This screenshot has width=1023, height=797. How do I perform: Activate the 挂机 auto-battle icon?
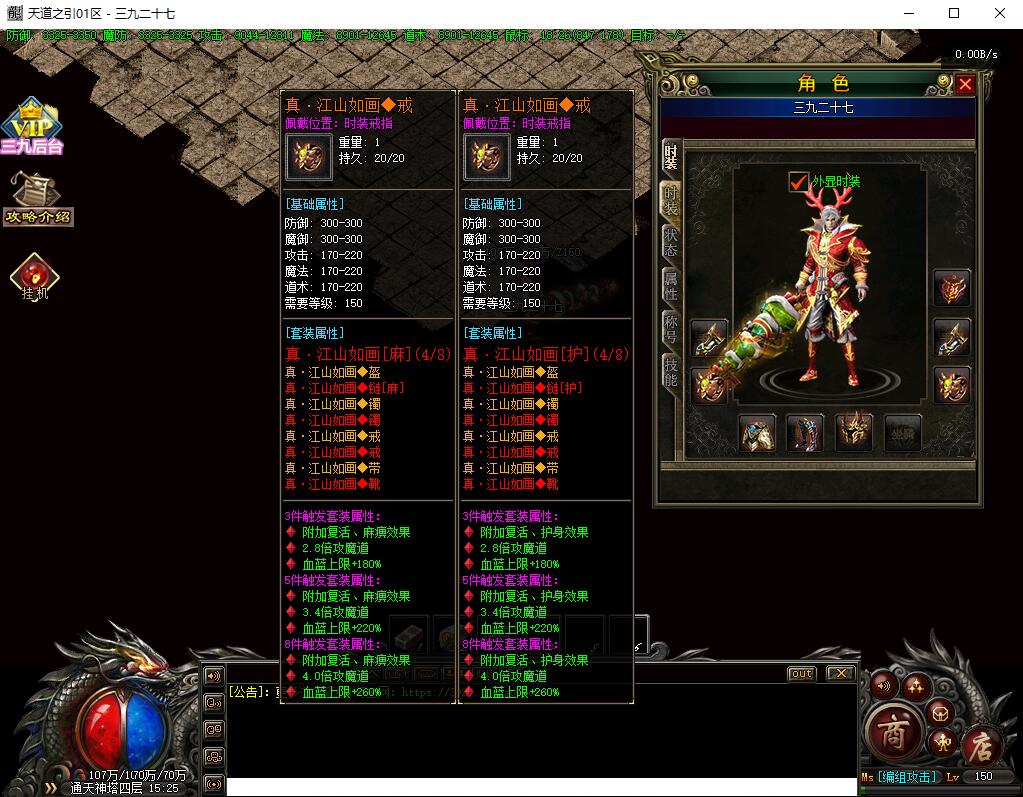35,277
